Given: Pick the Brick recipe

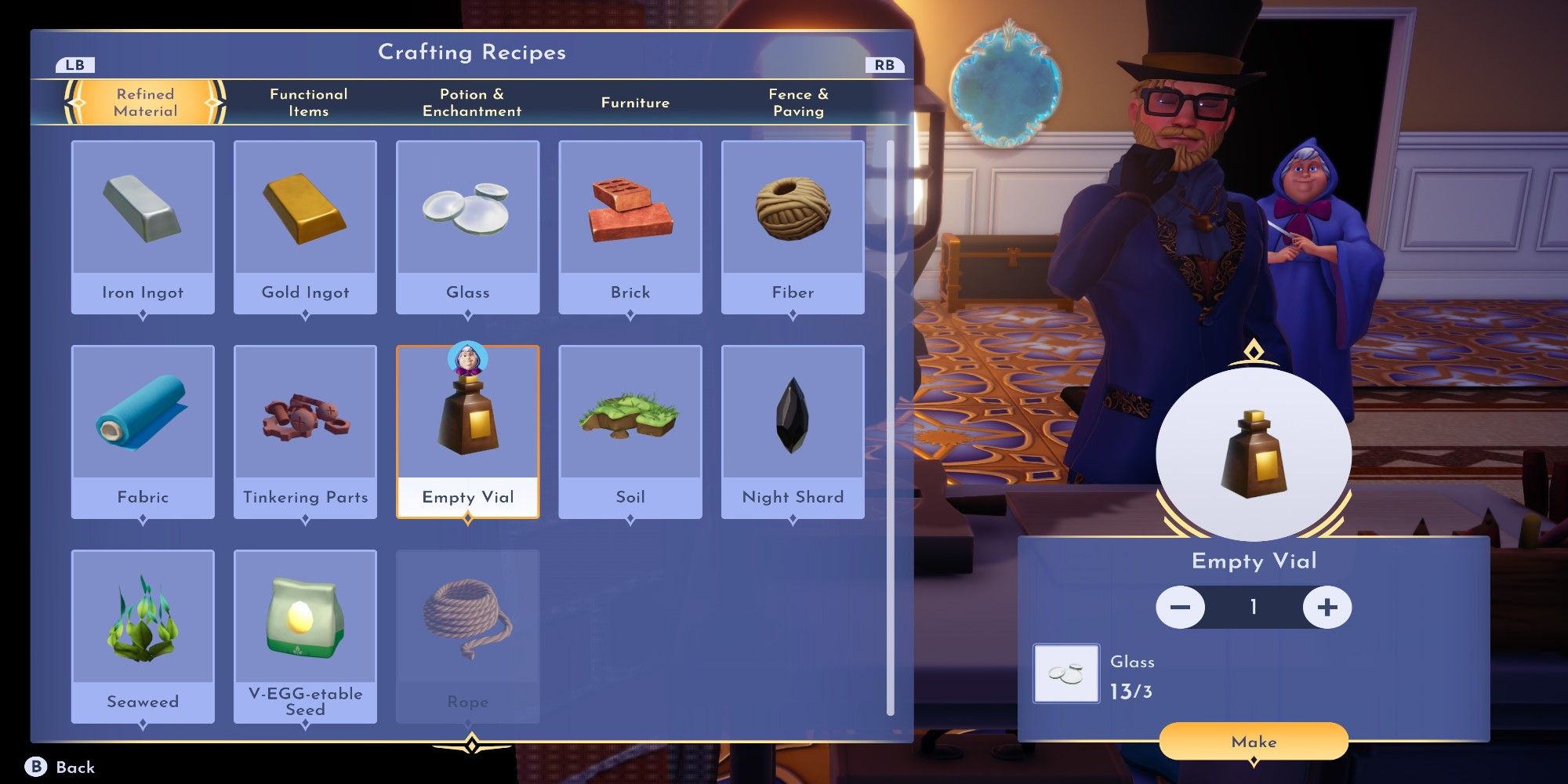Looking at the screenshot, I should tap(630, 227).
